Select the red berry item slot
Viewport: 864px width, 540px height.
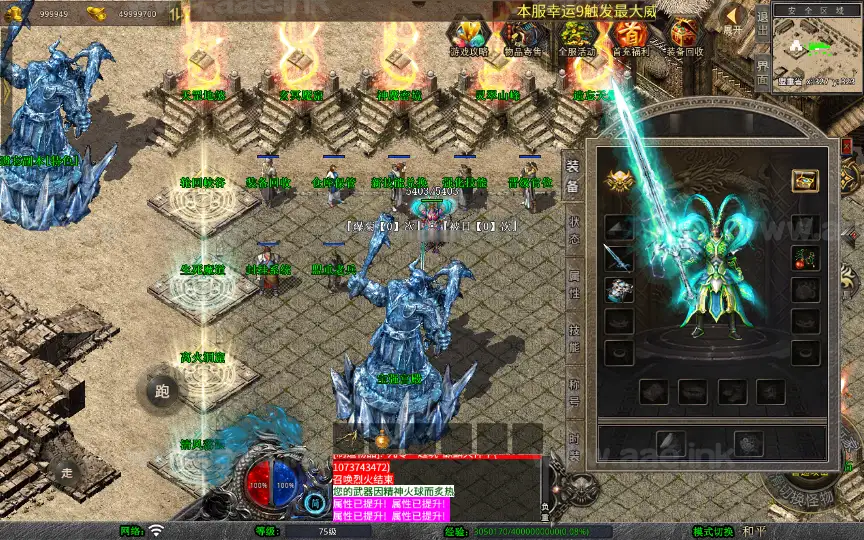tap(805, 257)
